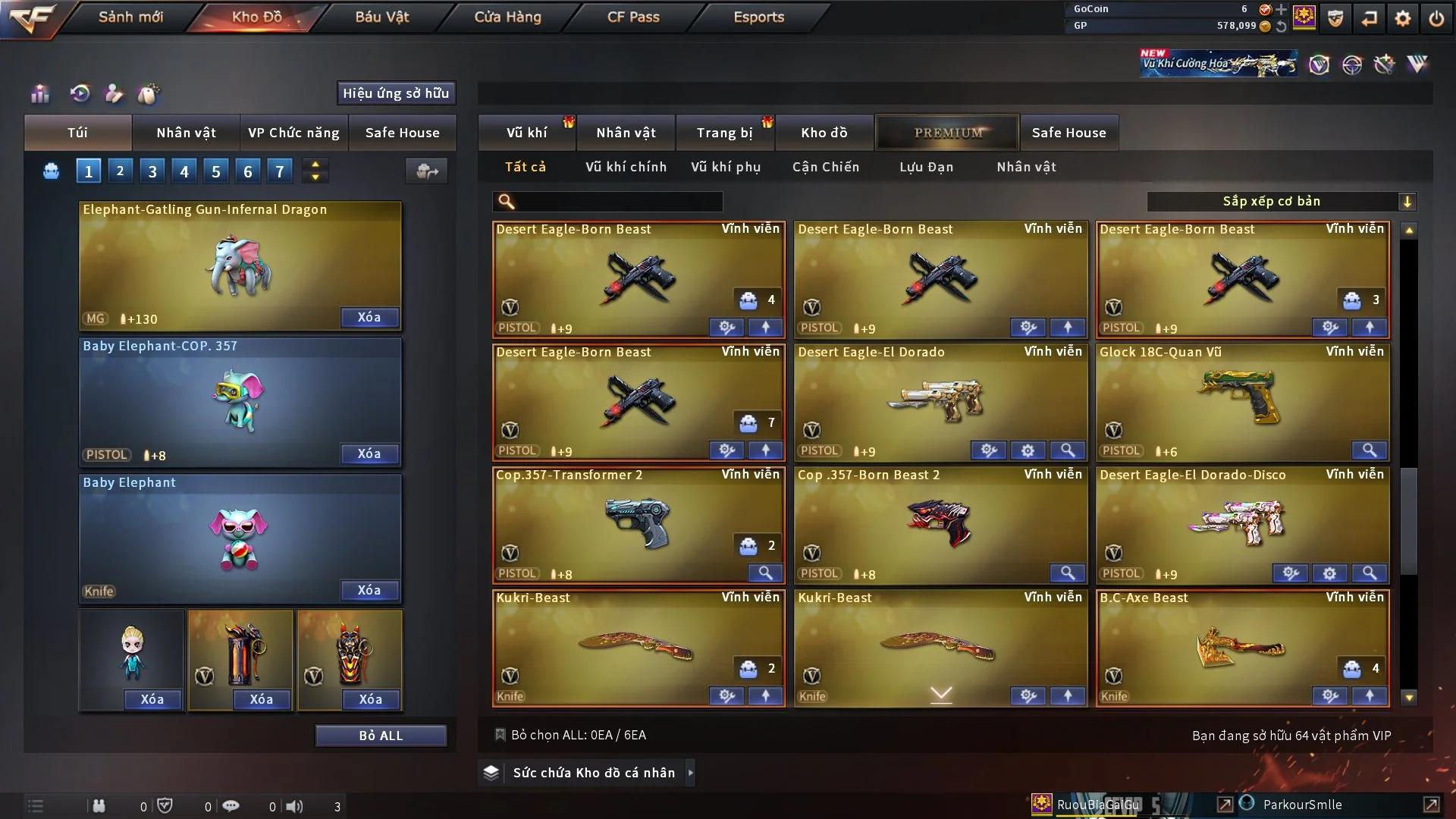Select the VP Chức năng tab

click(293, 133)
